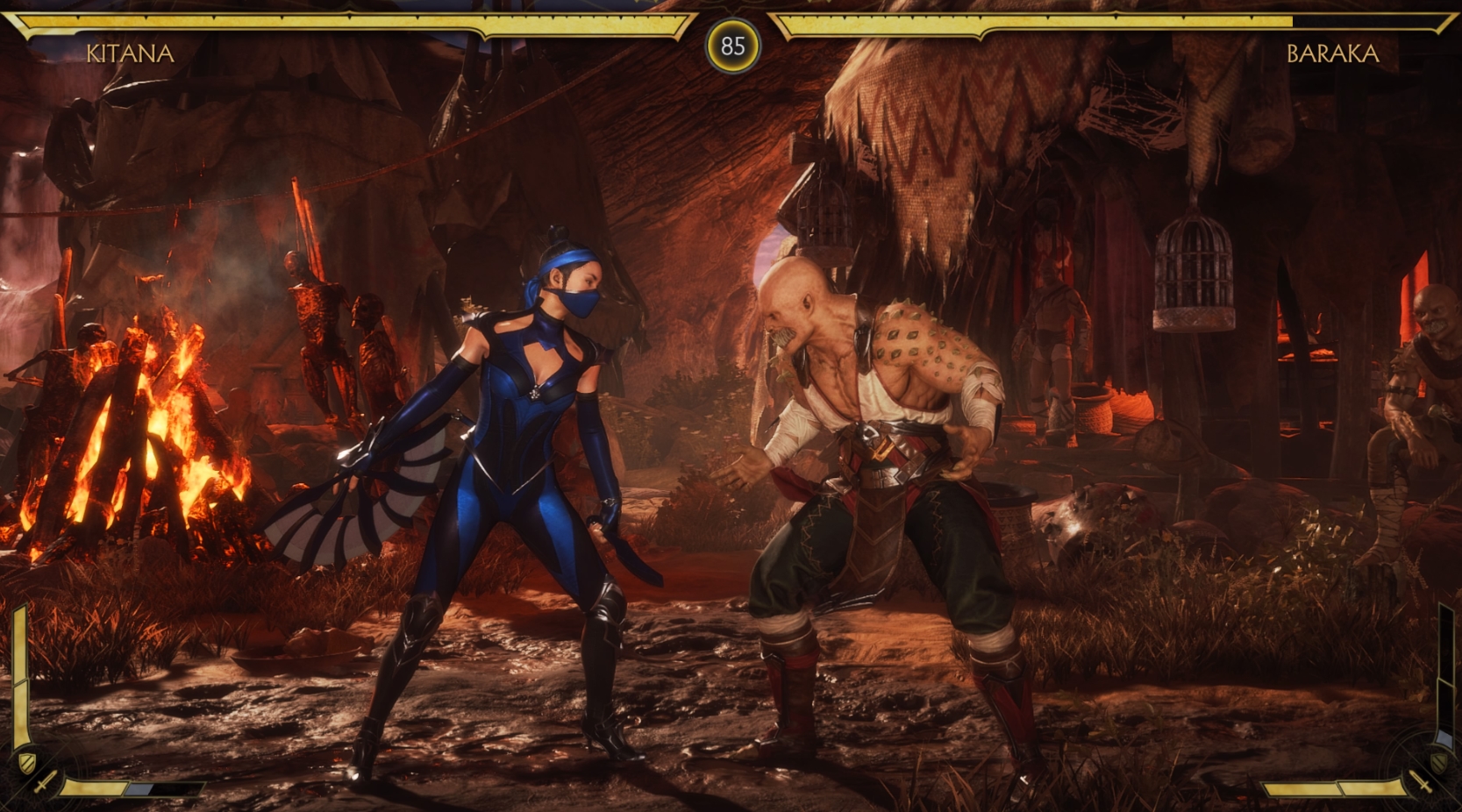Viewport: 1462px width, 812px height.
Task: Click the shield icon on Baraka's defense meter
Action: [x=1438, y=761]
